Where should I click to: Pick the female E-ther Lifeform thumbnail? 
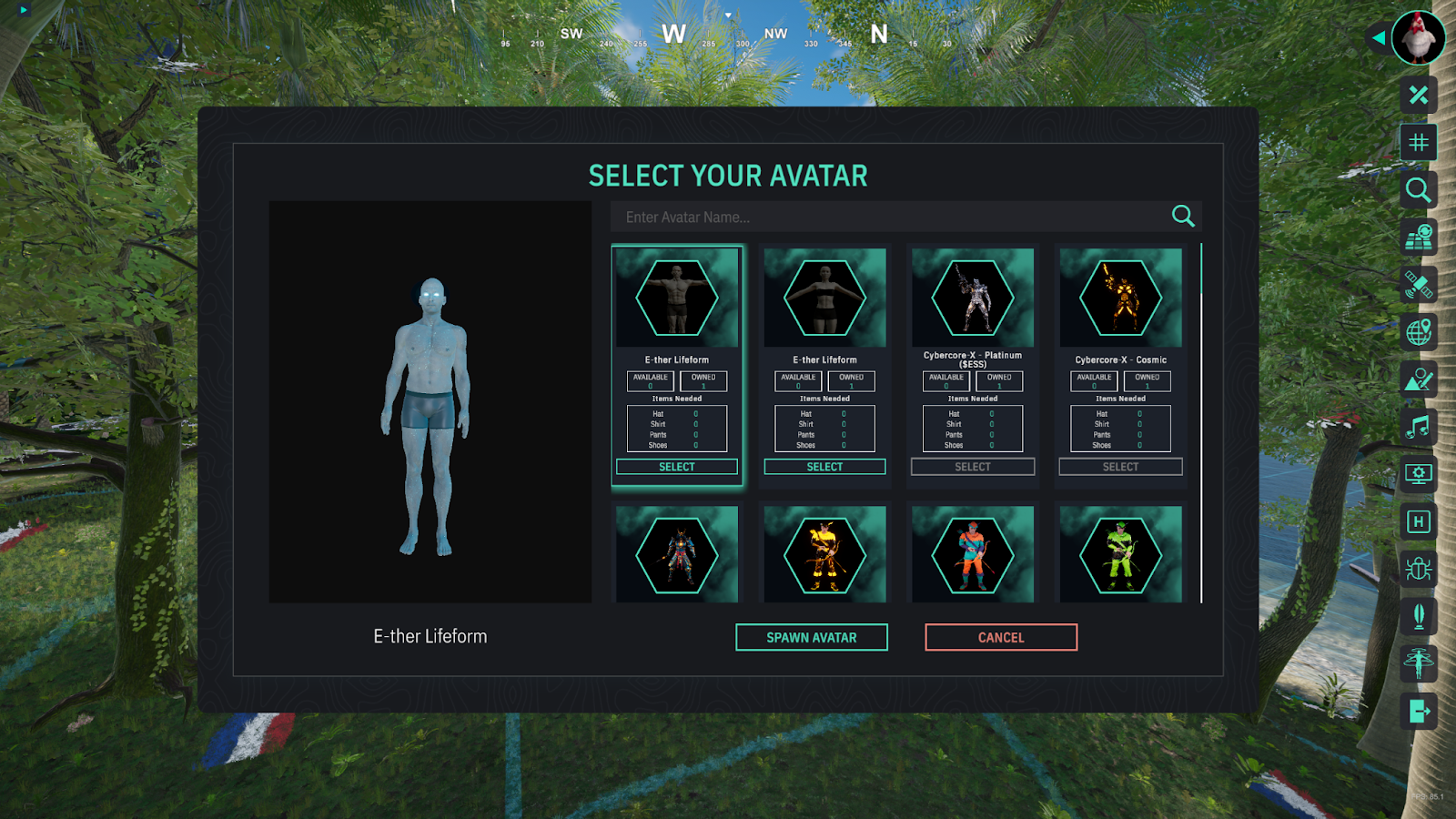click(x=824, y=298)
